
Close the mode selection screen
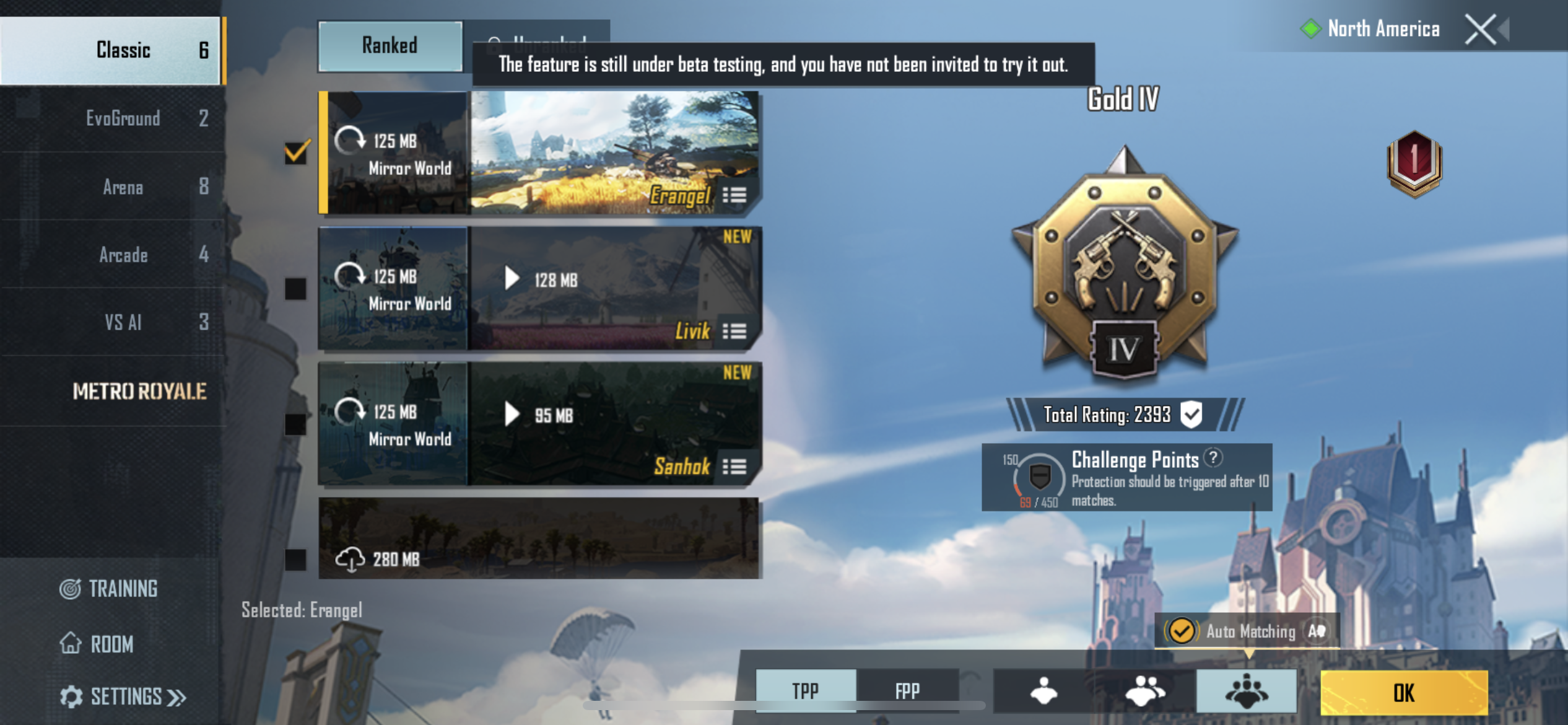coord(1481,29)
